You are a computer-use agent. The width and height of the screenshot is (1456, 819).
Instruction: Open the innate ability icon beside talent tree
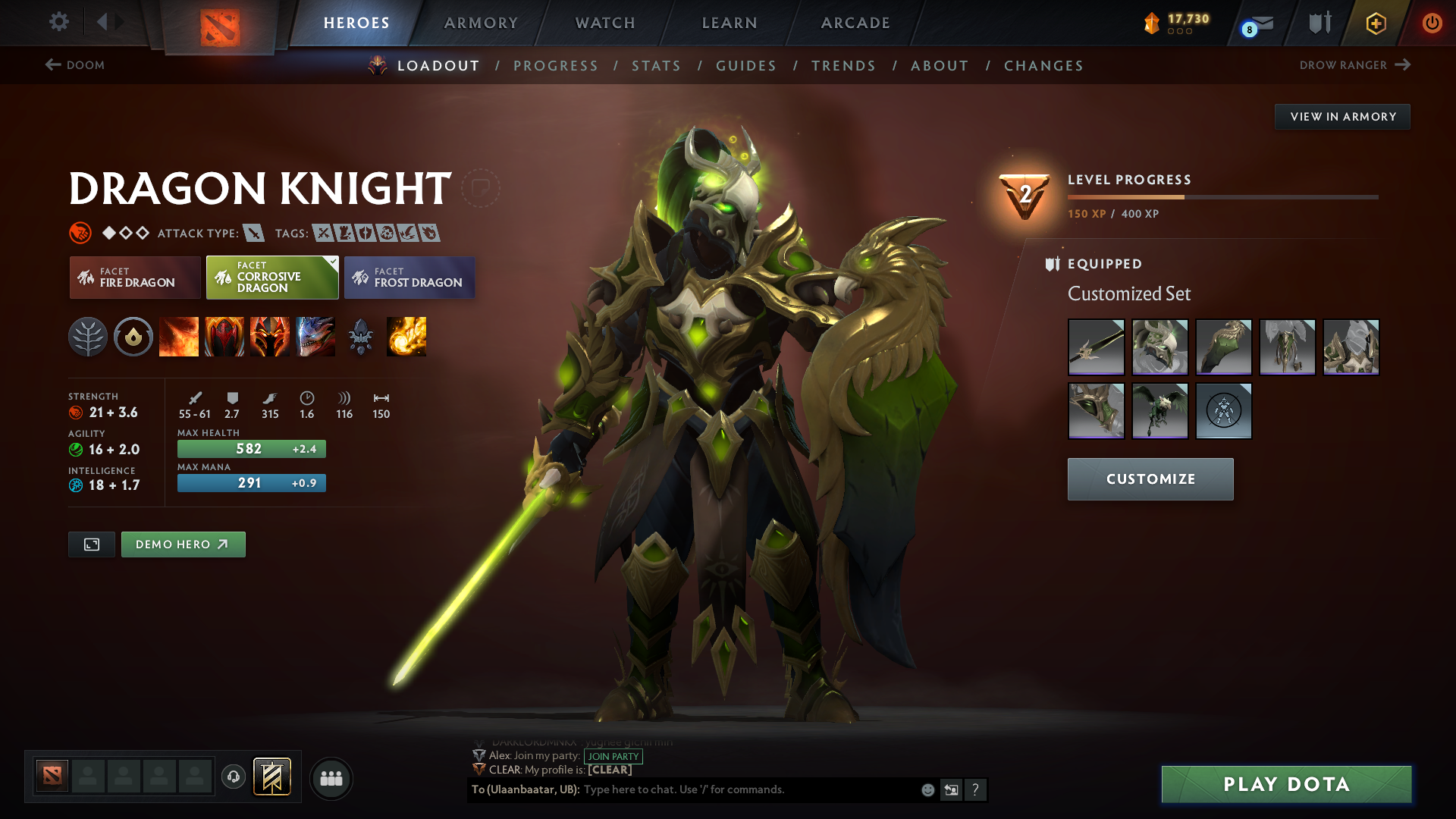(134, 337)
